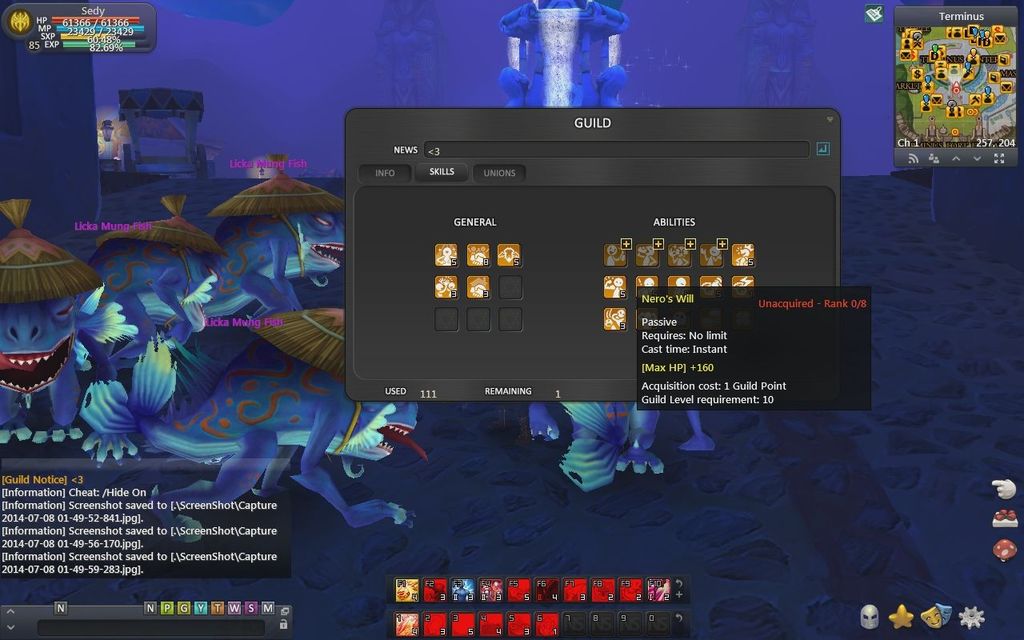Click the gold star menu icon
Screen dimensions: 1024x640
click(901, 617)
